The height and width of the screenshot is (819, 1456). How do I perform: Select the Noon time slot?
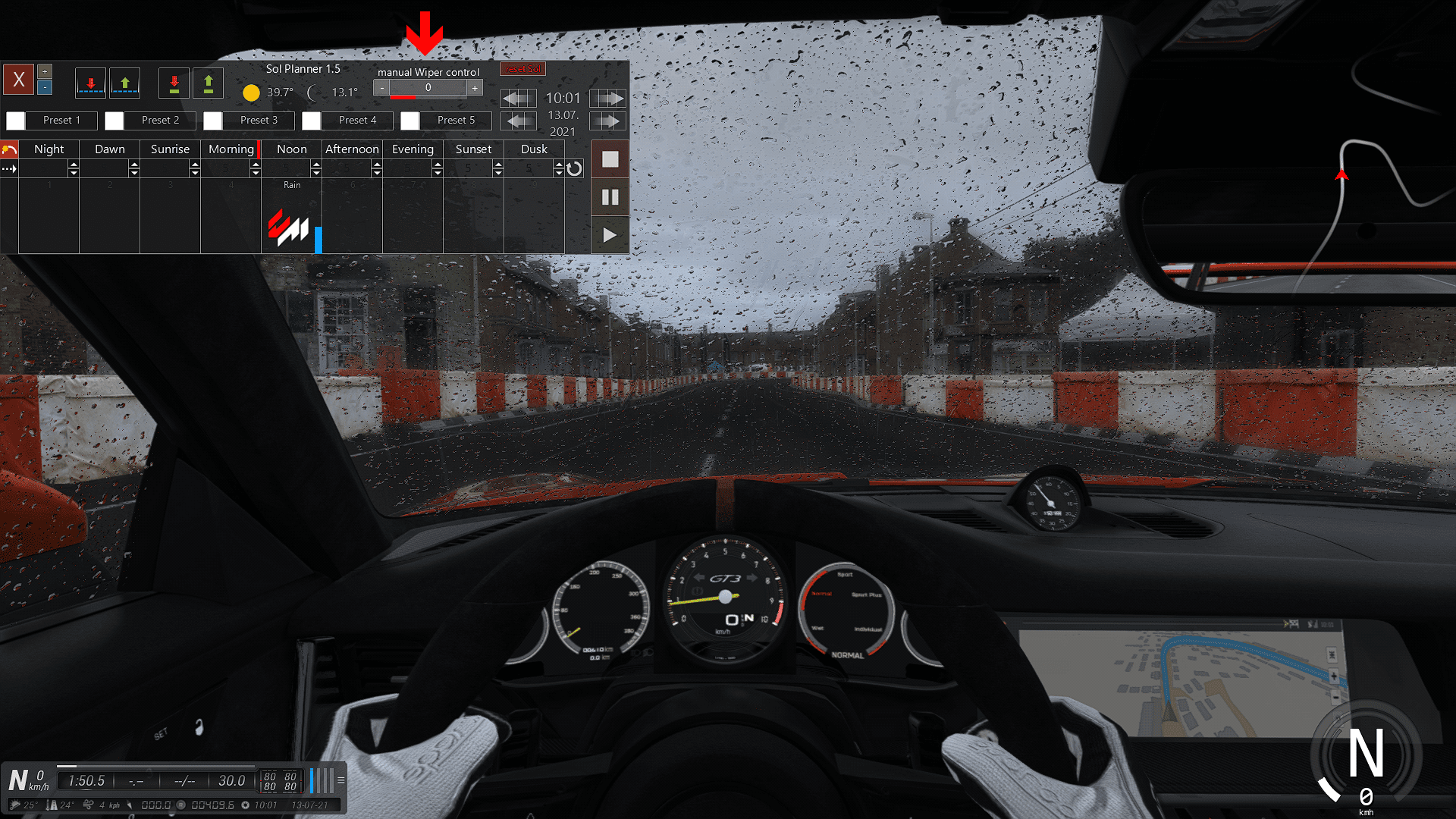coord(291,149)
